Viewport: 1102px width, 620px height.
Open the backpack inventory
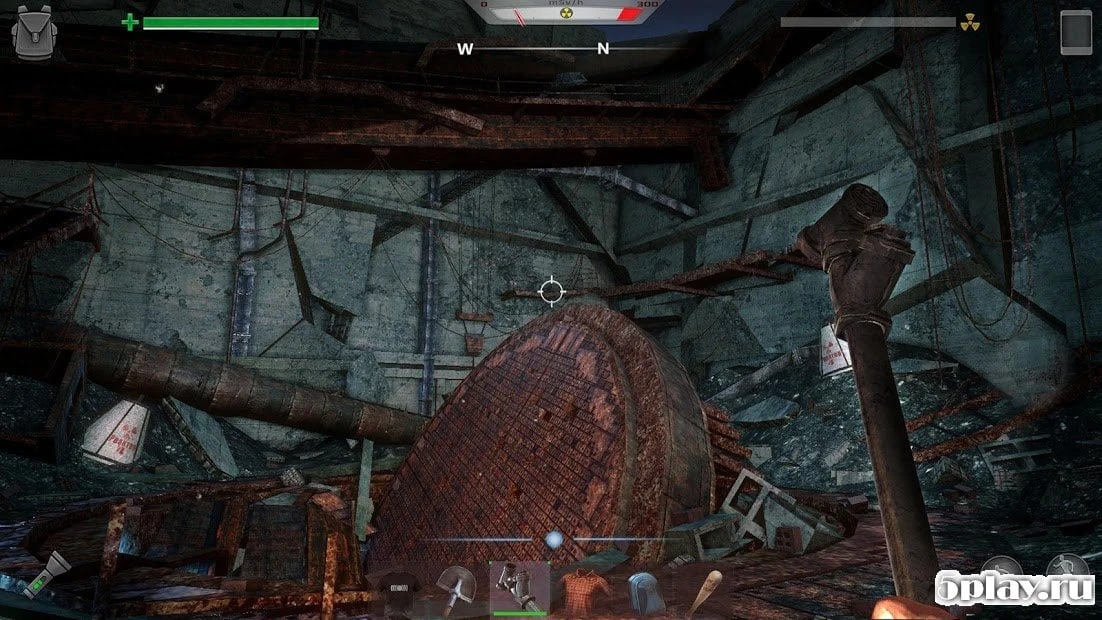[31, 32]
